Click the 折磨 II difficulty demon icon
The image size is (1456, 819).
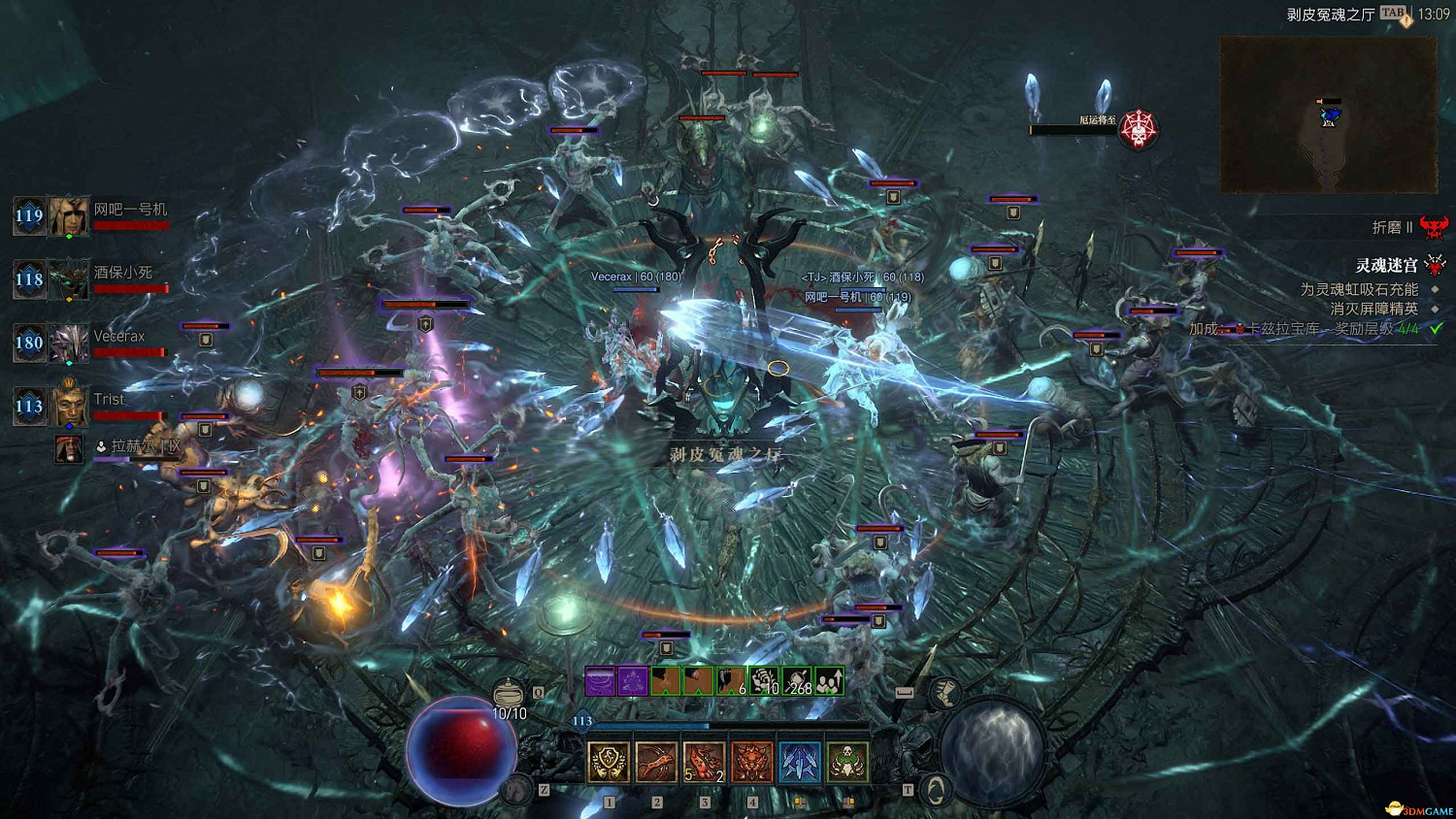[1434, 227]
